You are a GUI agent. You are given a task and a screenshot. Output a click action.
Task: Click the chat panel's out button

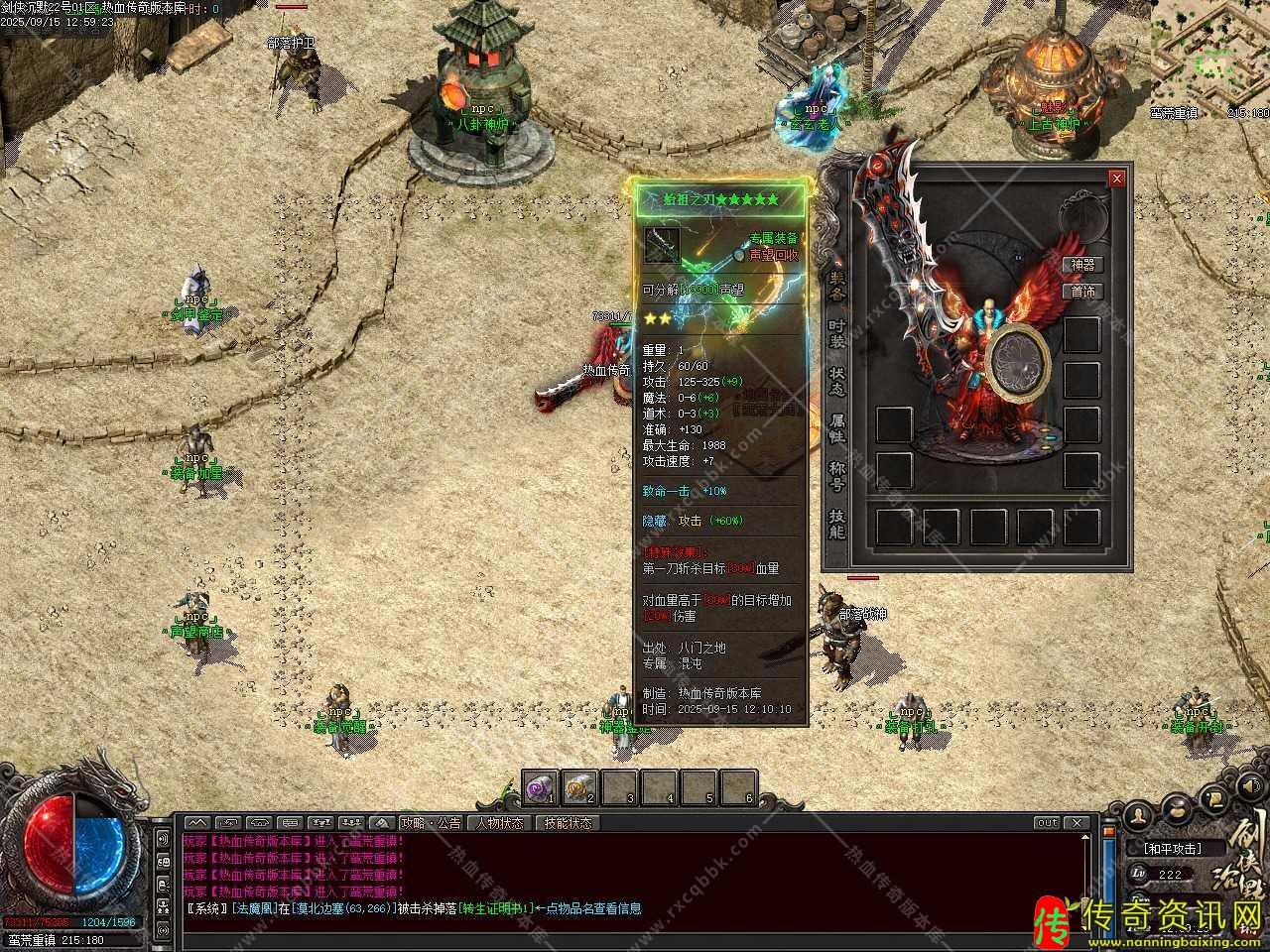pyautogui.click(x=1046, y=823)
